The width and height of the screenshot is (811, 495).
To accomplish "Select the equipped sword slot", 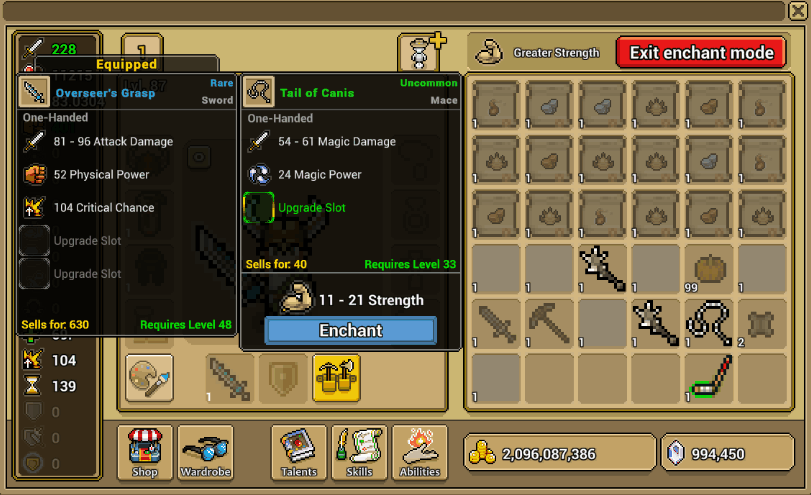I will tap(230, 377).
